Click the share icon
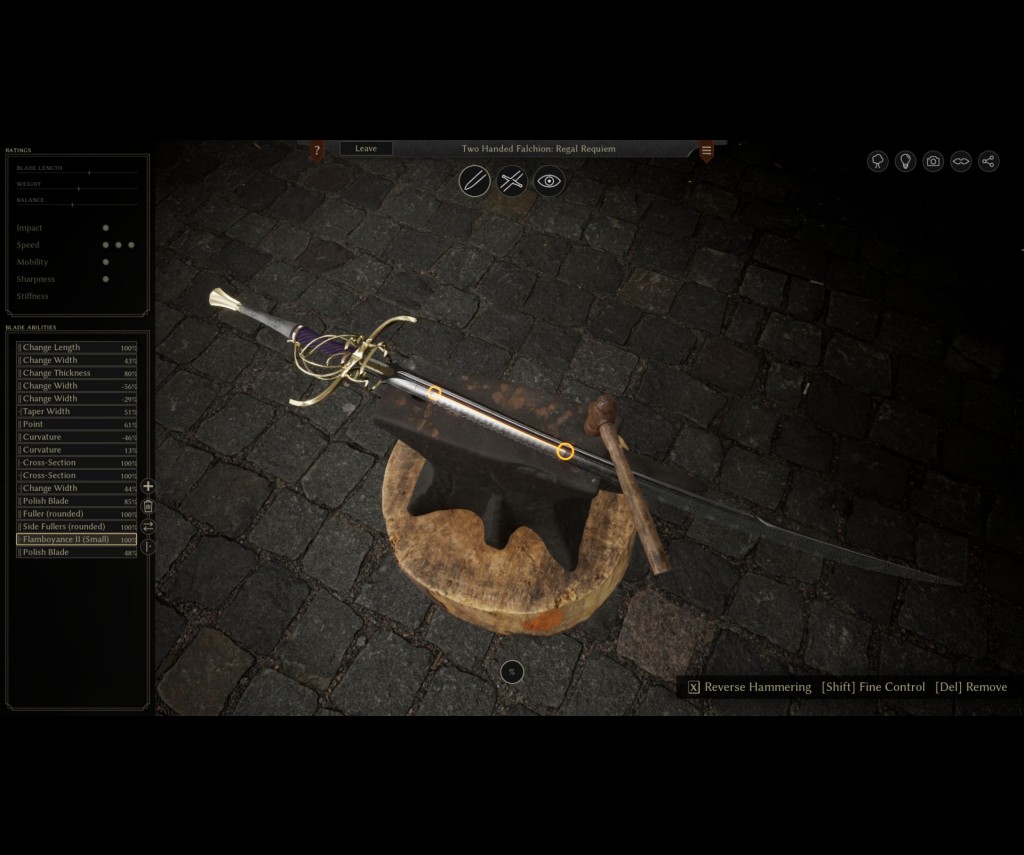 (988, 161)
